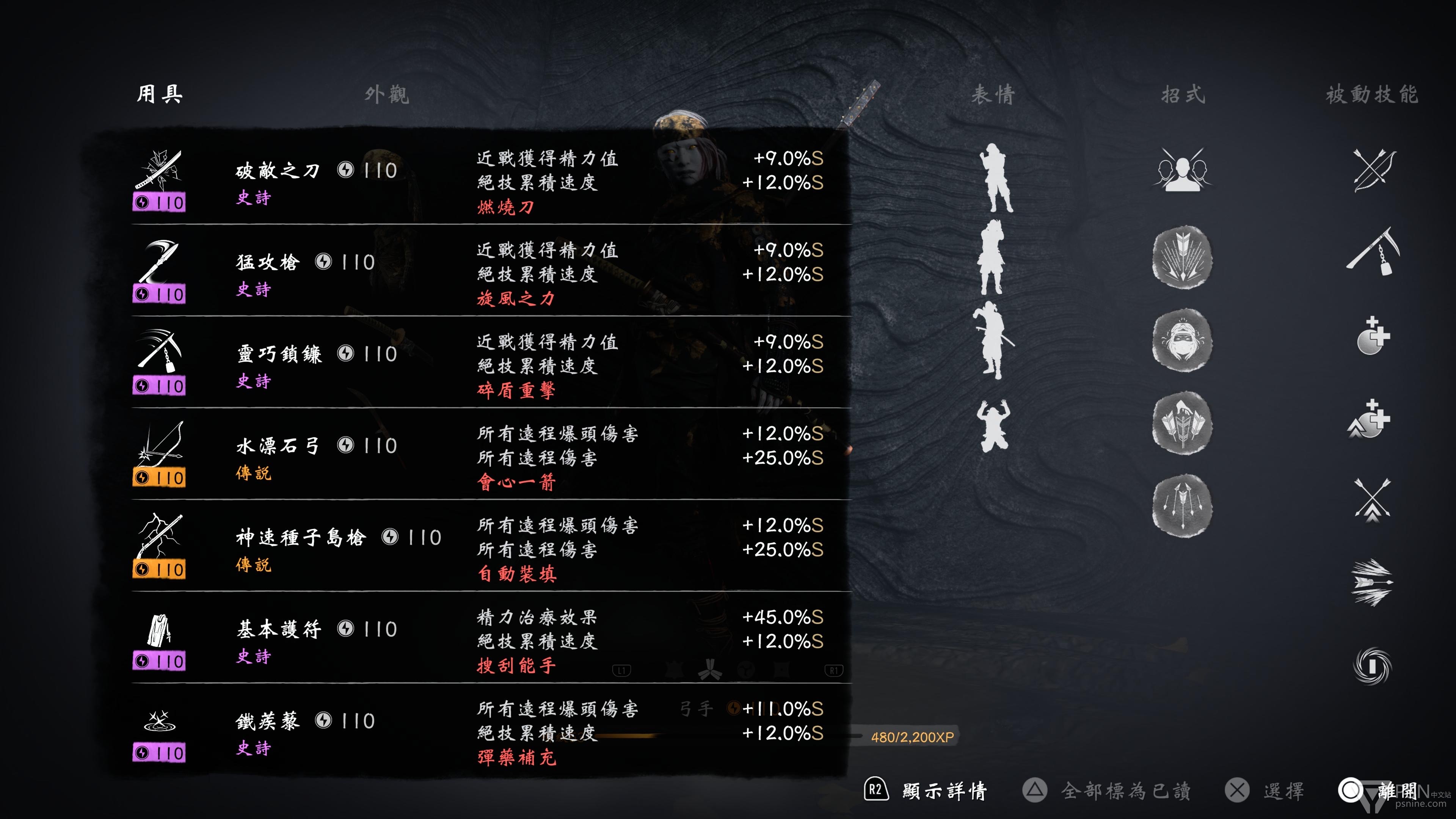Switch to the 表情 emotes tab

993,94
